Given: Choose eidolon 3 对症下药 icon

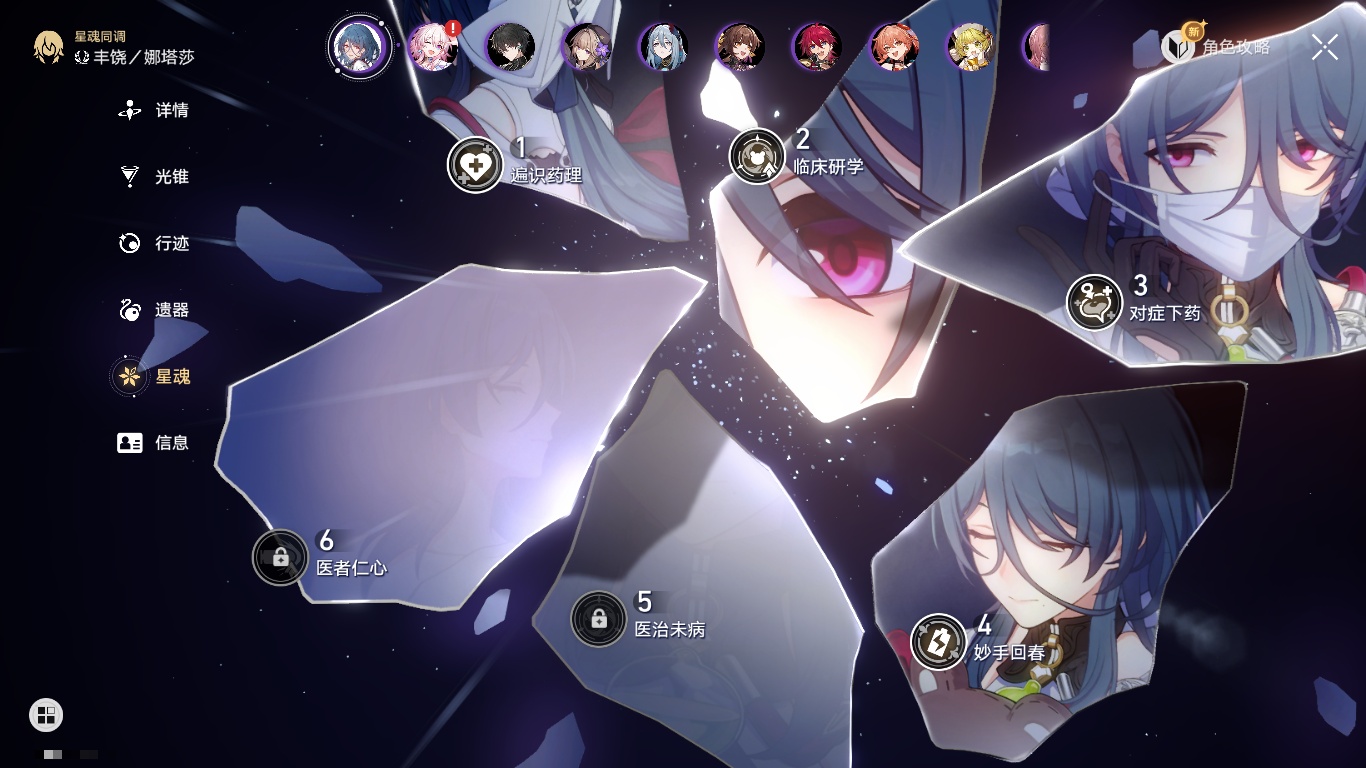Looking at the screenshot, I should [1094, 302].
